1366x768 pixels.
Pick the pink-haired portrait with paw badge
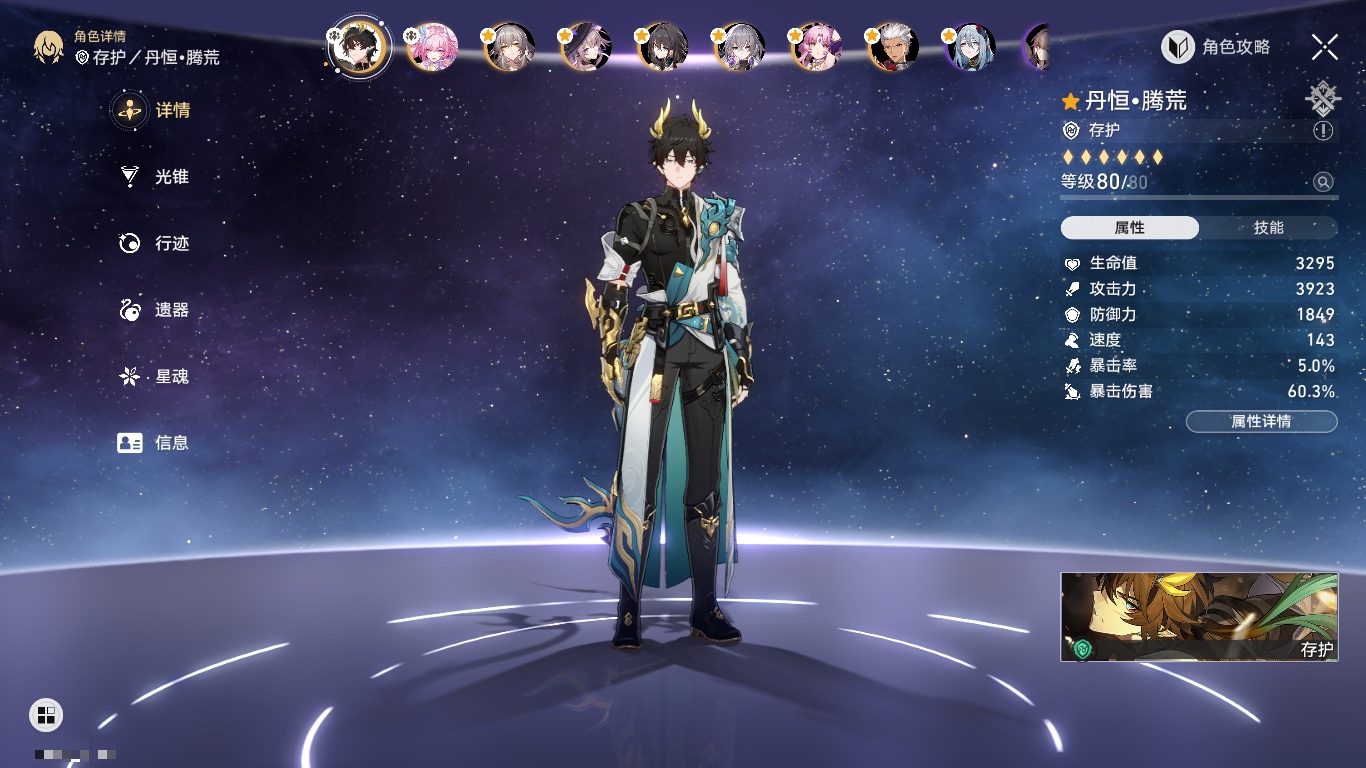[x=432, y=47]
